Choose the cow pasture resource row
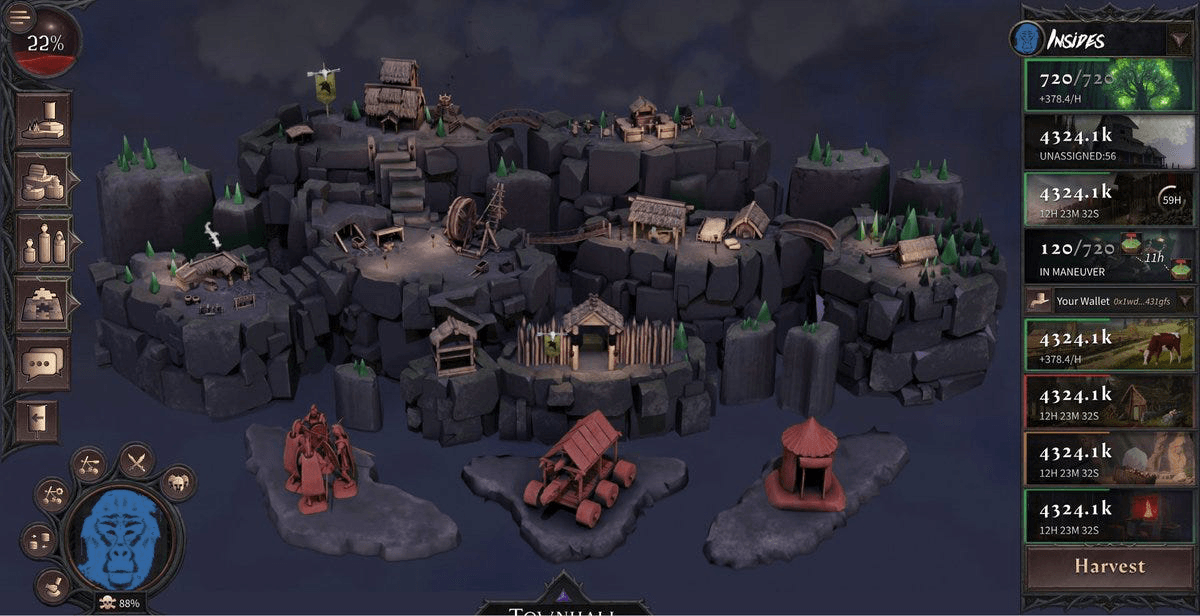The width and height of the screenshot is (1200, 616). (x=1109, y=343)
